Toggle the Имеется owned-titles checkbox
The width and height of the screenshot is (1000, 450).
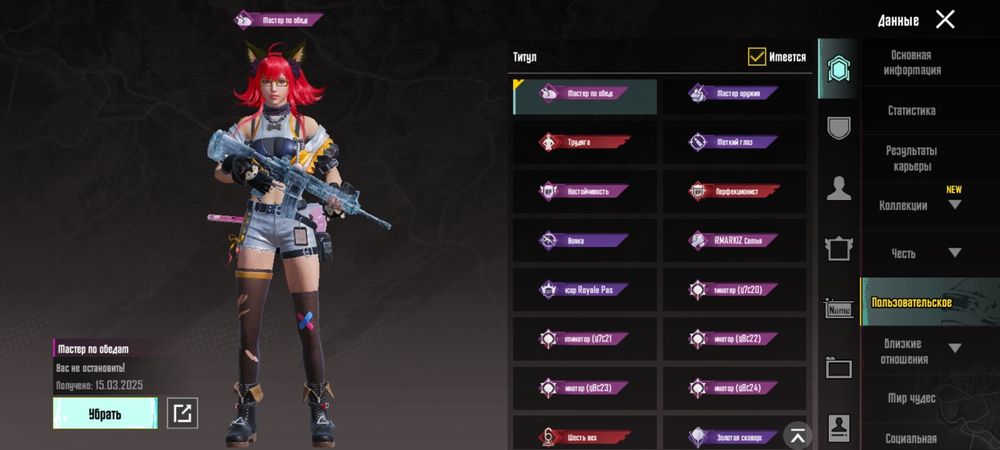pos(757,57)
